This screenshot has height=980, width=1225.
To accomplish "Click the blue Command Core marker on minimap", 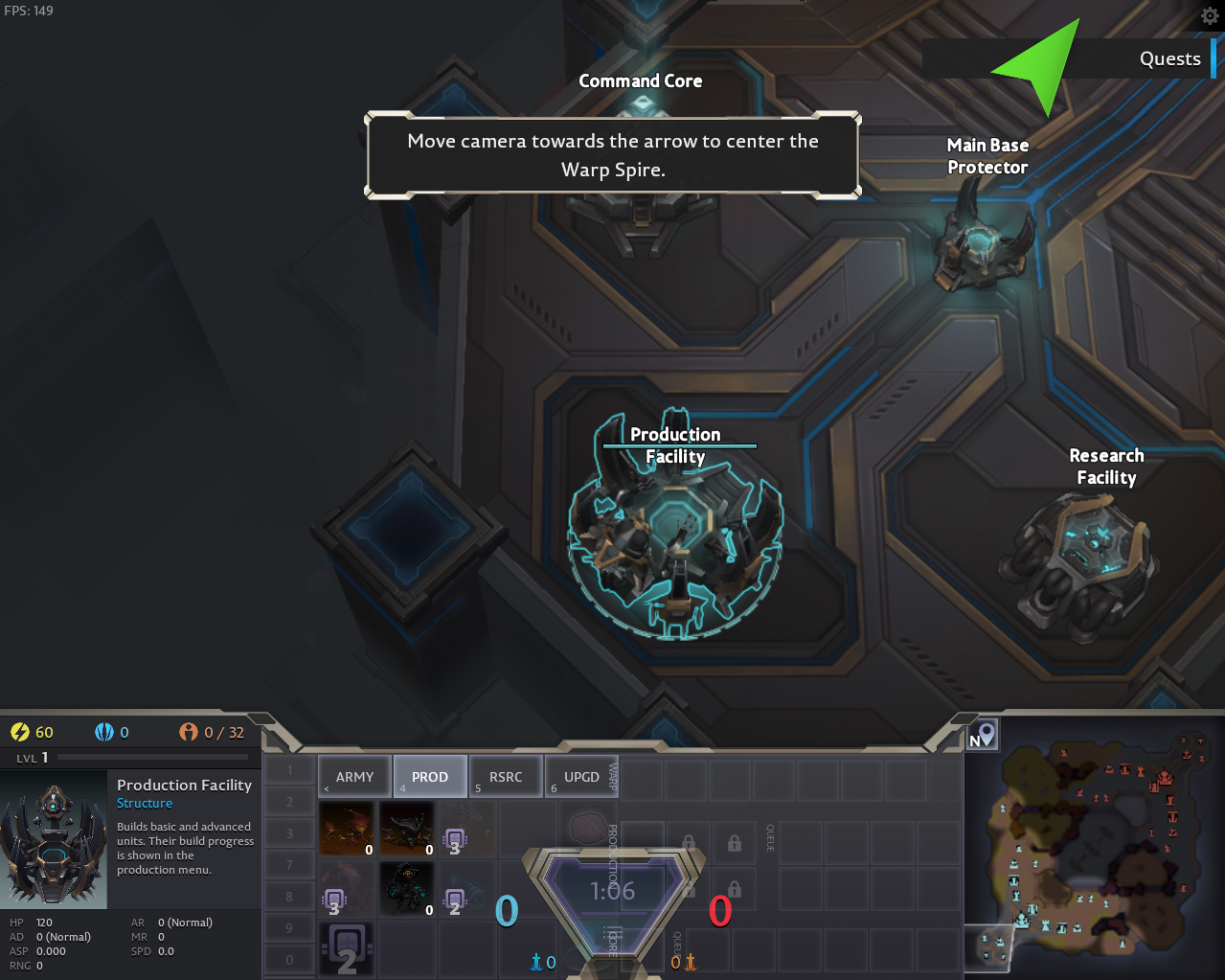I will [x=1022, y=922].
